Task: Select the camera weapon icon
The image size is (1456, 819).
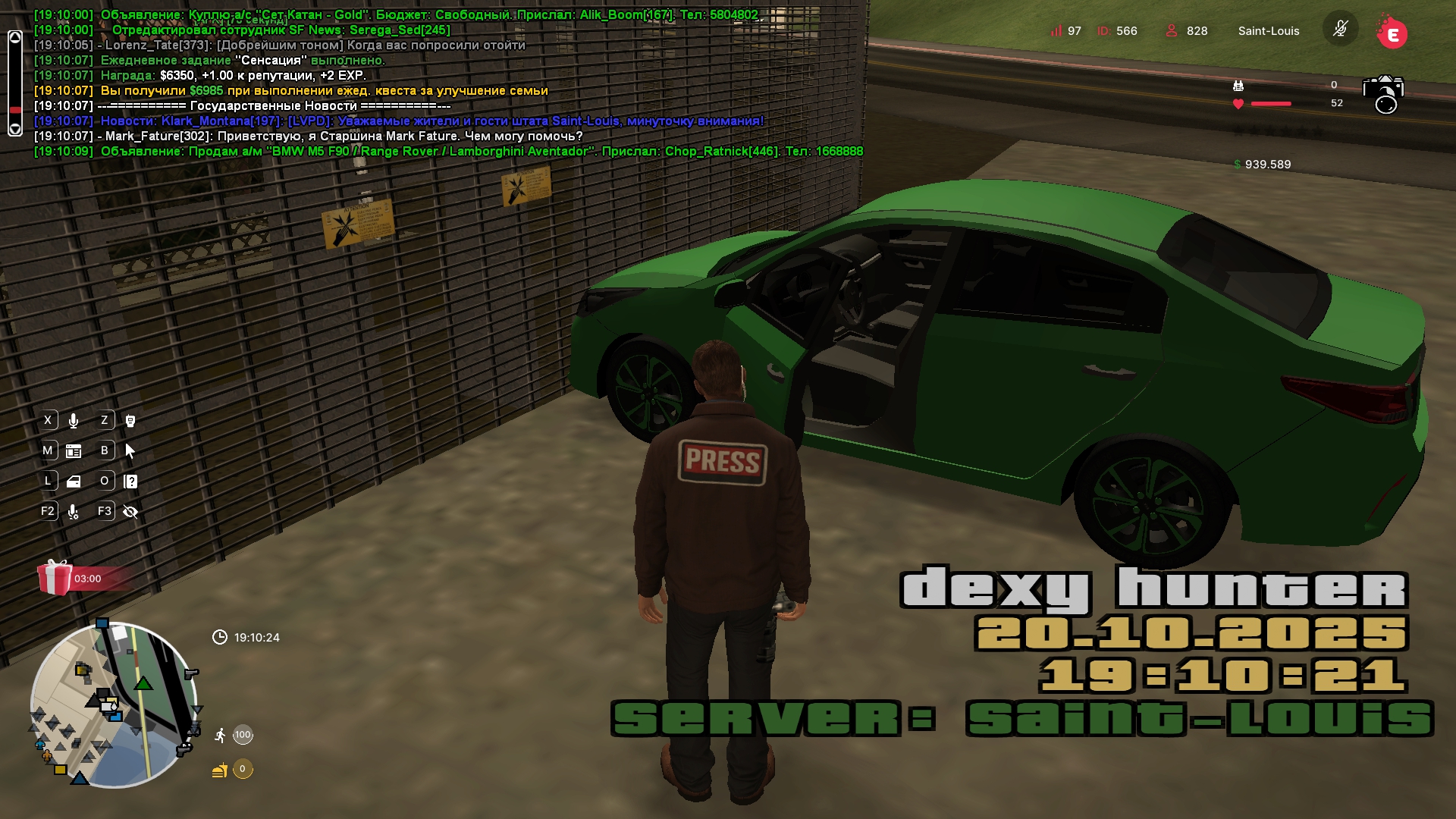Action: 1383,94
